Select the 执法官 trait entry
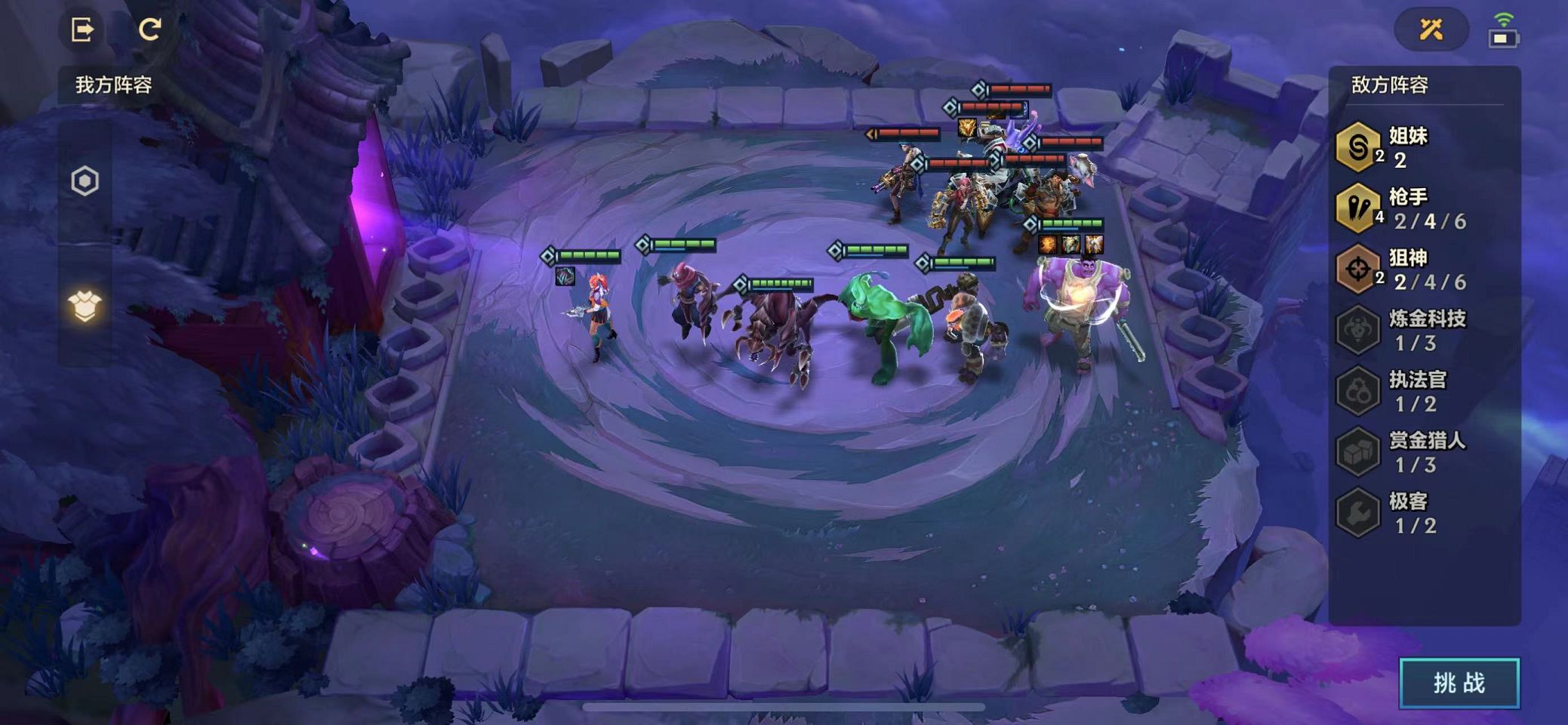Viewport: 1568px width, 725px height. [x=1404, y=390]
